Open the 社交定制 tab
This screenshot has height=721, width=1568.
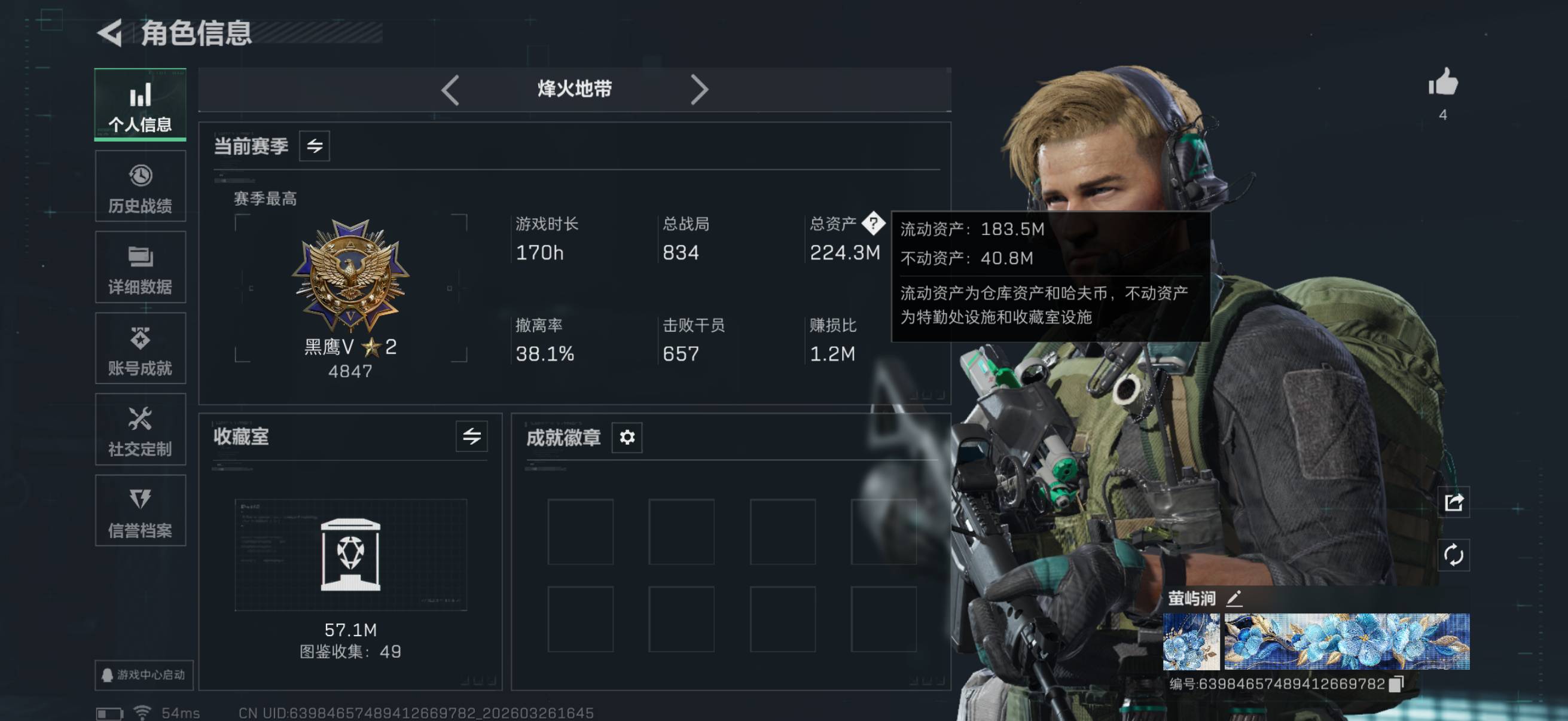pos(140,430)
